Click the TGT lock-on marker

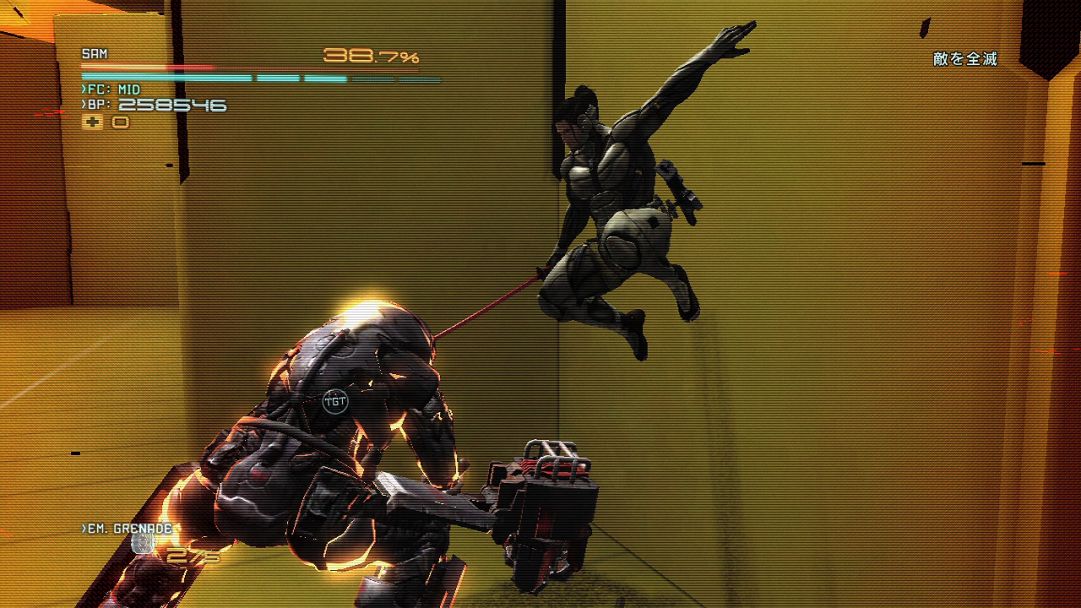(336, 403)
